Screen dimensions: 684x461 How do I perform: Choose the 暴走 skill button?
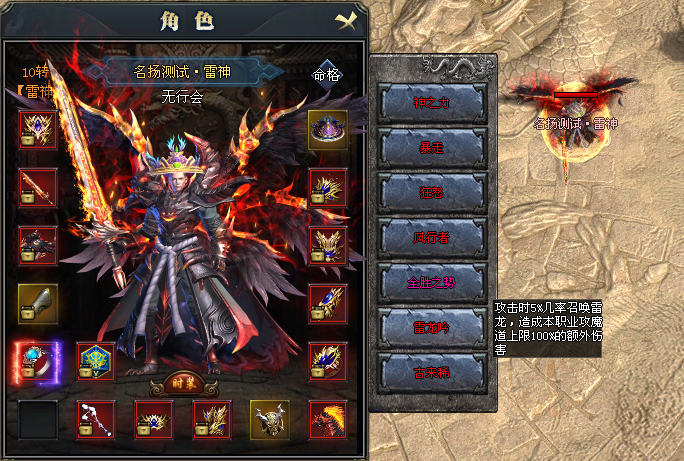[433, 147]
